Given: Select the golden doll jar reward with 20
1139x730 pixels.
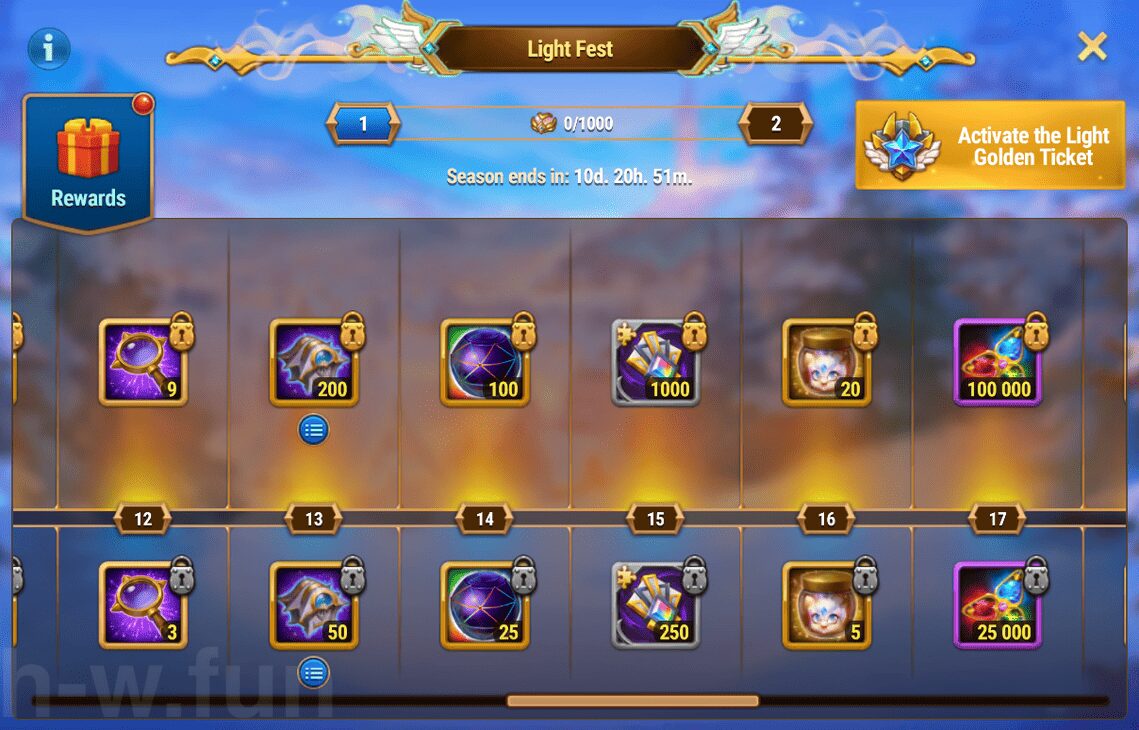Looking at the screenshot, I should point(827,362).
